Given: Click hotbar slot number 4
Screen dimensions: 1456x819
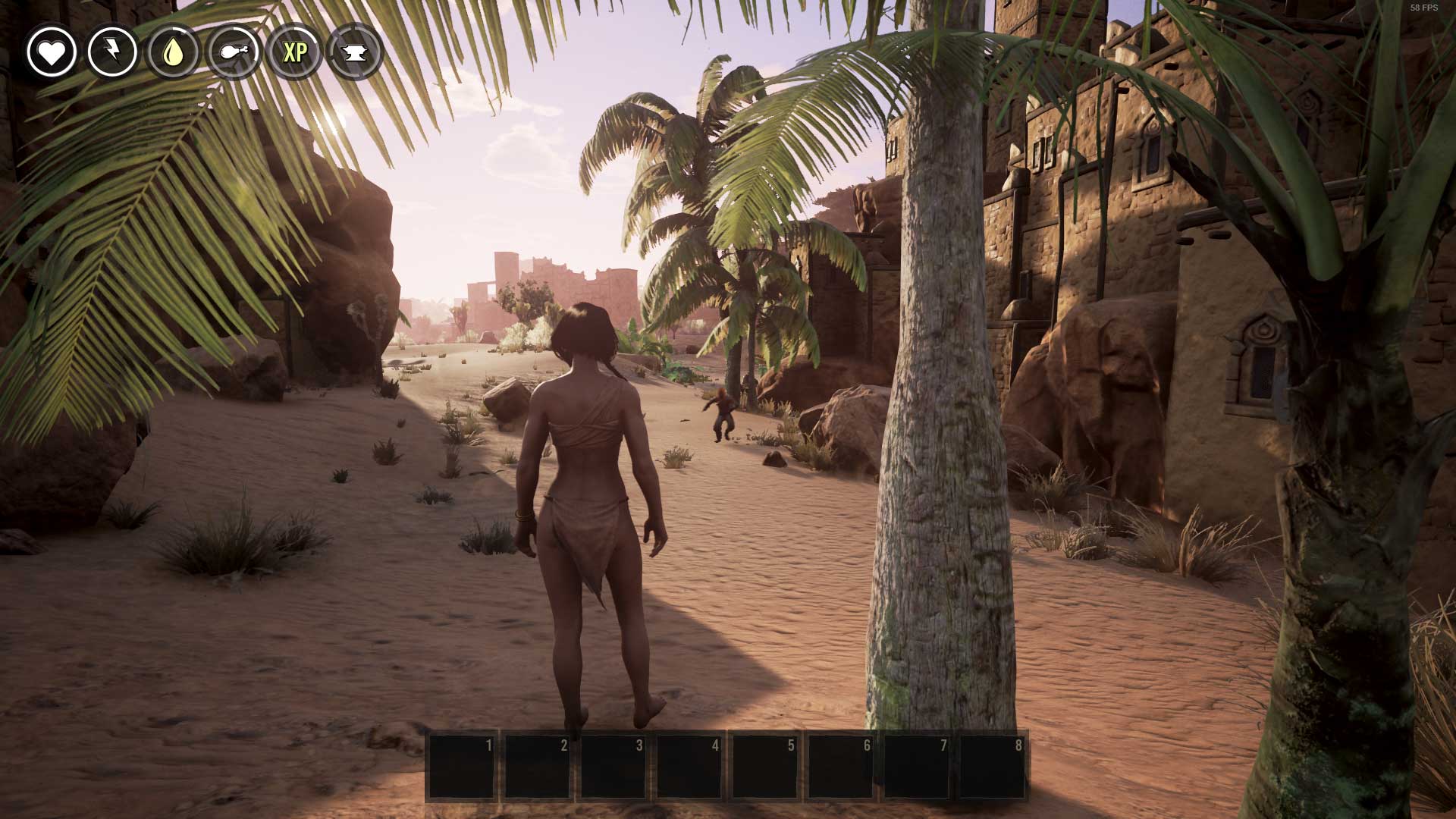Looking at the screenshot, I should point(689,766).
